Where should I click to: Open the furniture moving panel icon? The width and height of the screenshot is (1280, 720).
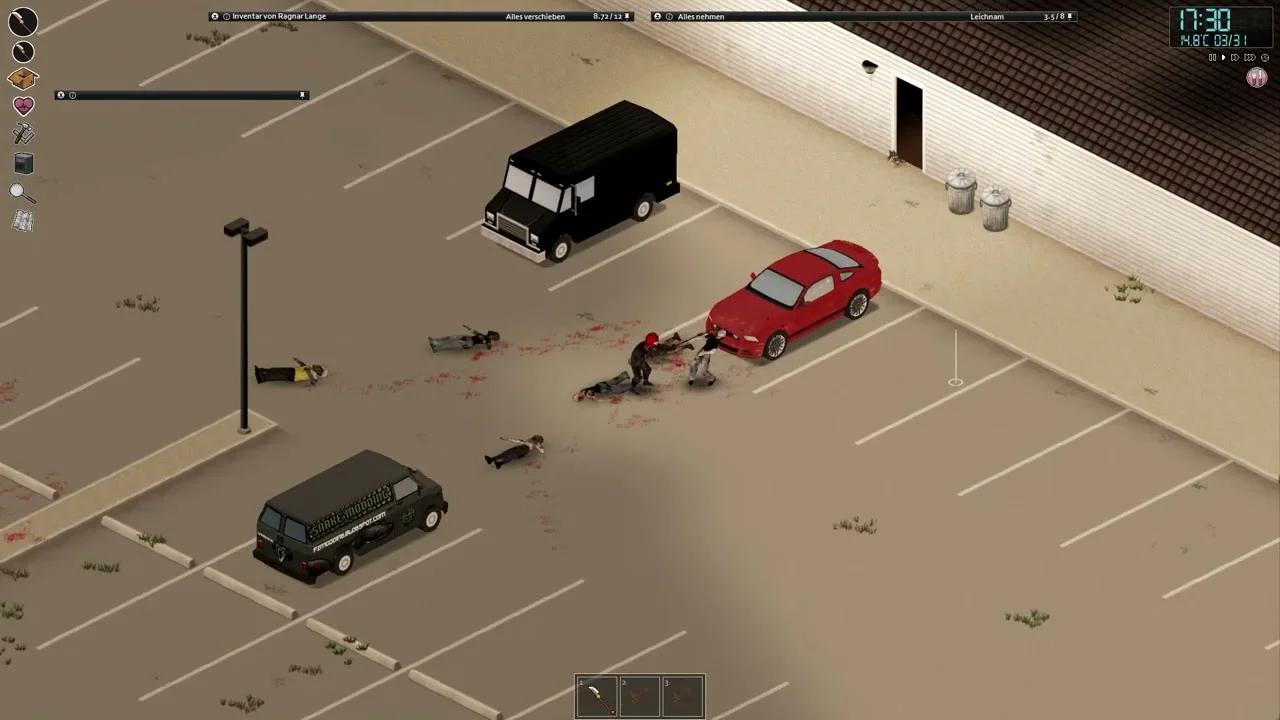point(24,163)
